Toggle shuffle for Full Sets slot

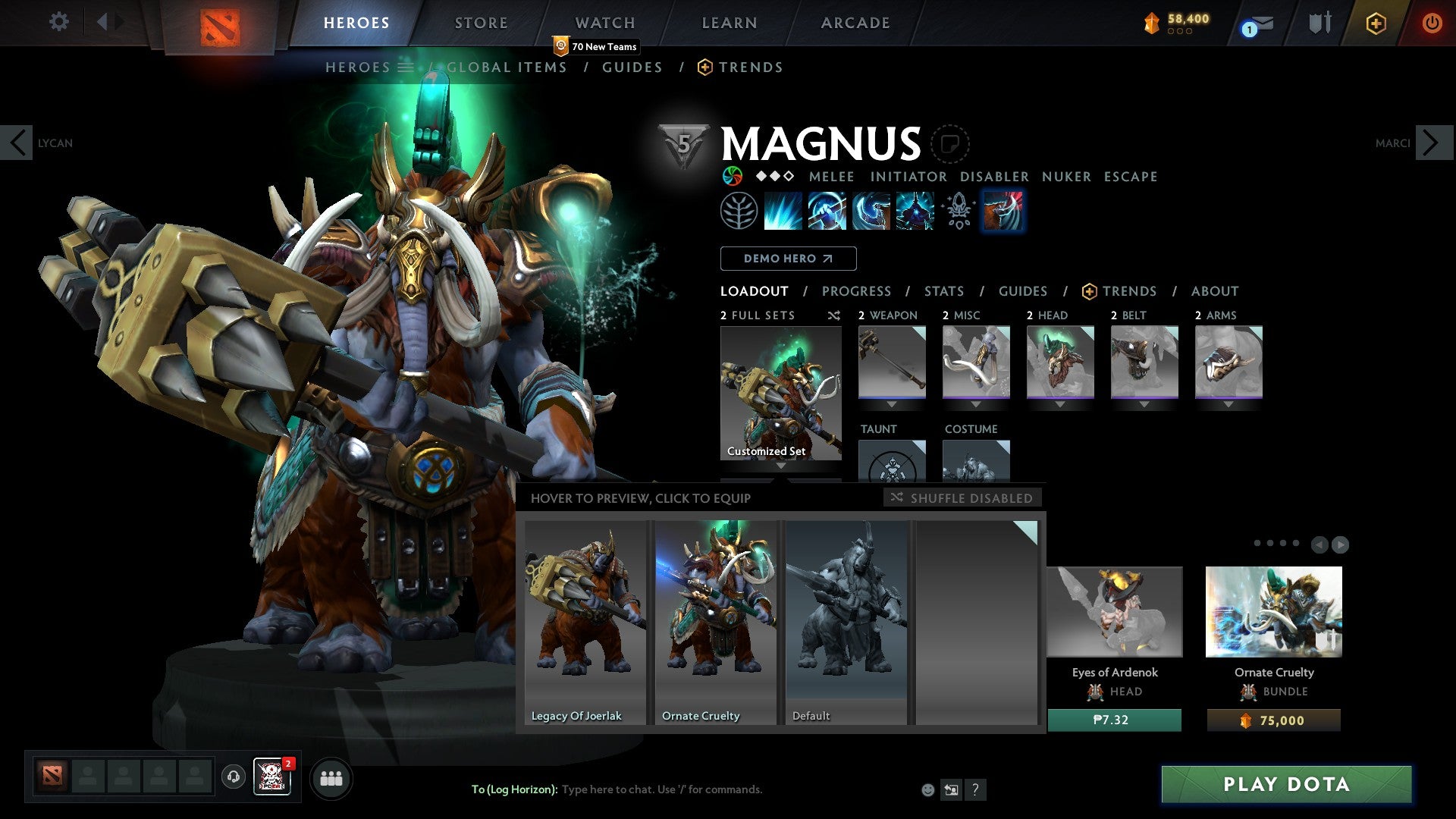833,315
